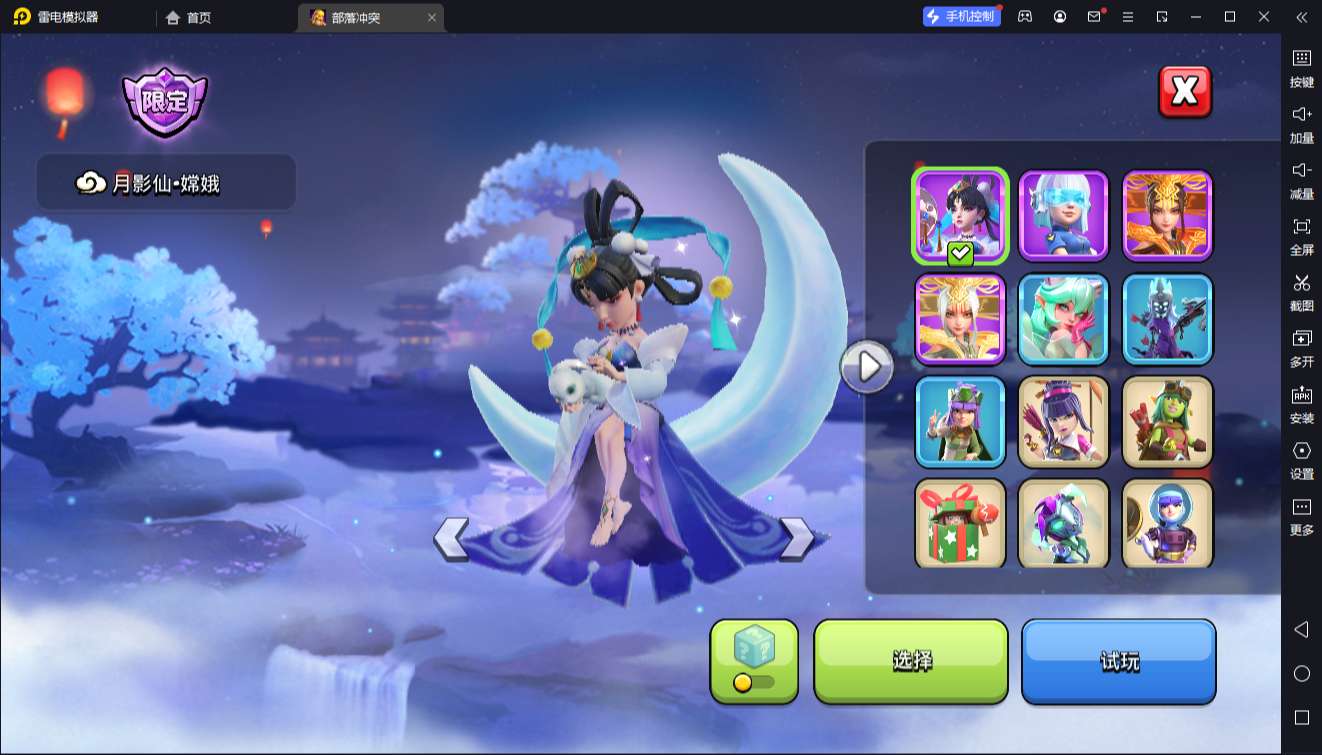The image size is (1322, 755).
Task: Toggle the random skin mystery cube
Action: [x=754, y=661]
